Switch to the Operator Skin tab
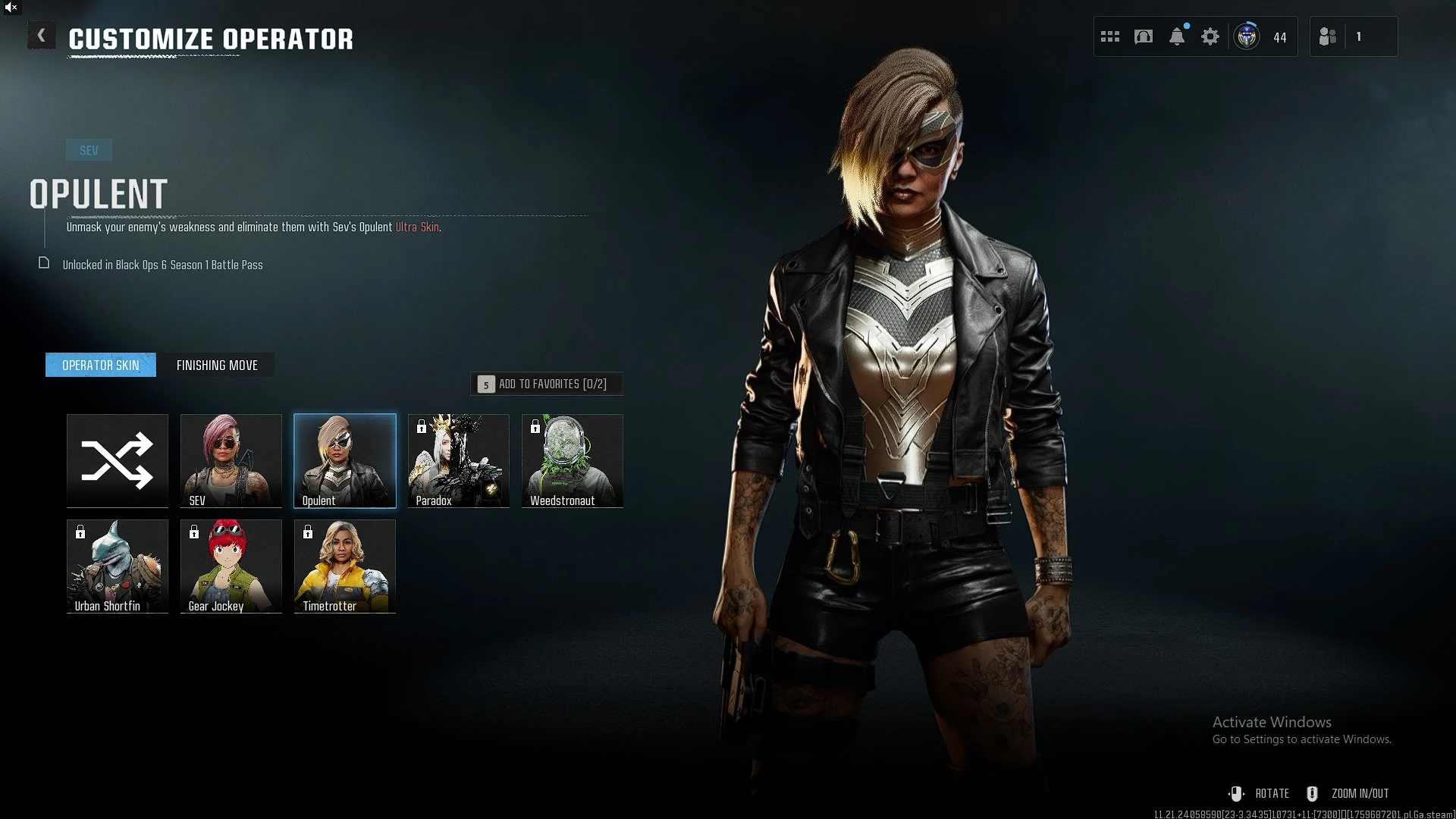1456x819 pixels. click(101, 365)
